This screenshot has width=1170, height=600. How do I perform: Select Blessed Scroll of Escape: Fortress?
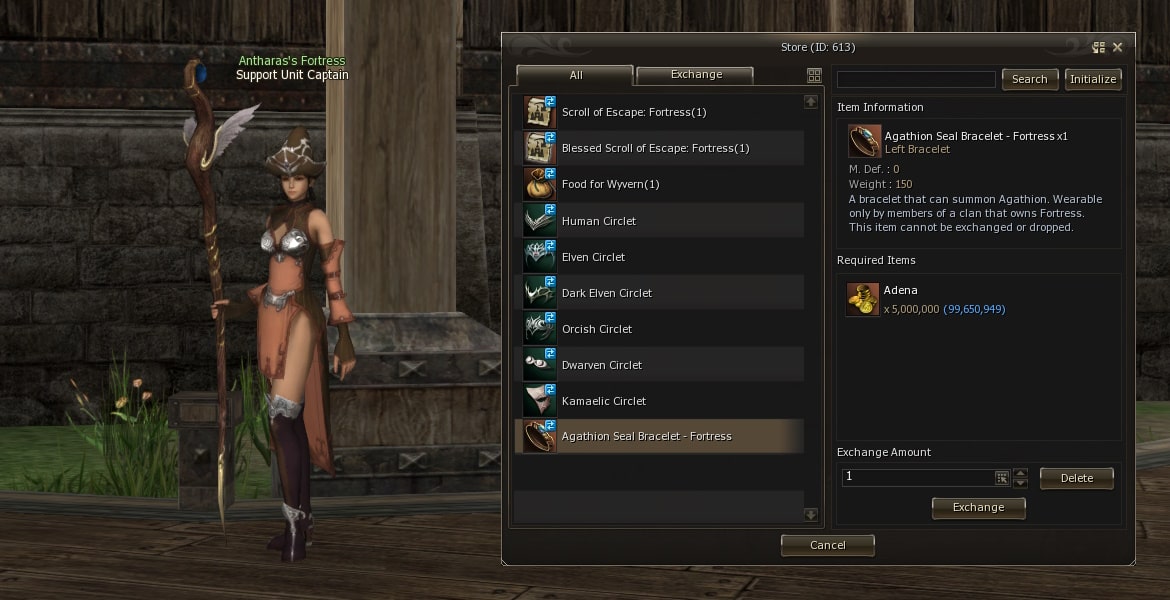coord(655,148)
